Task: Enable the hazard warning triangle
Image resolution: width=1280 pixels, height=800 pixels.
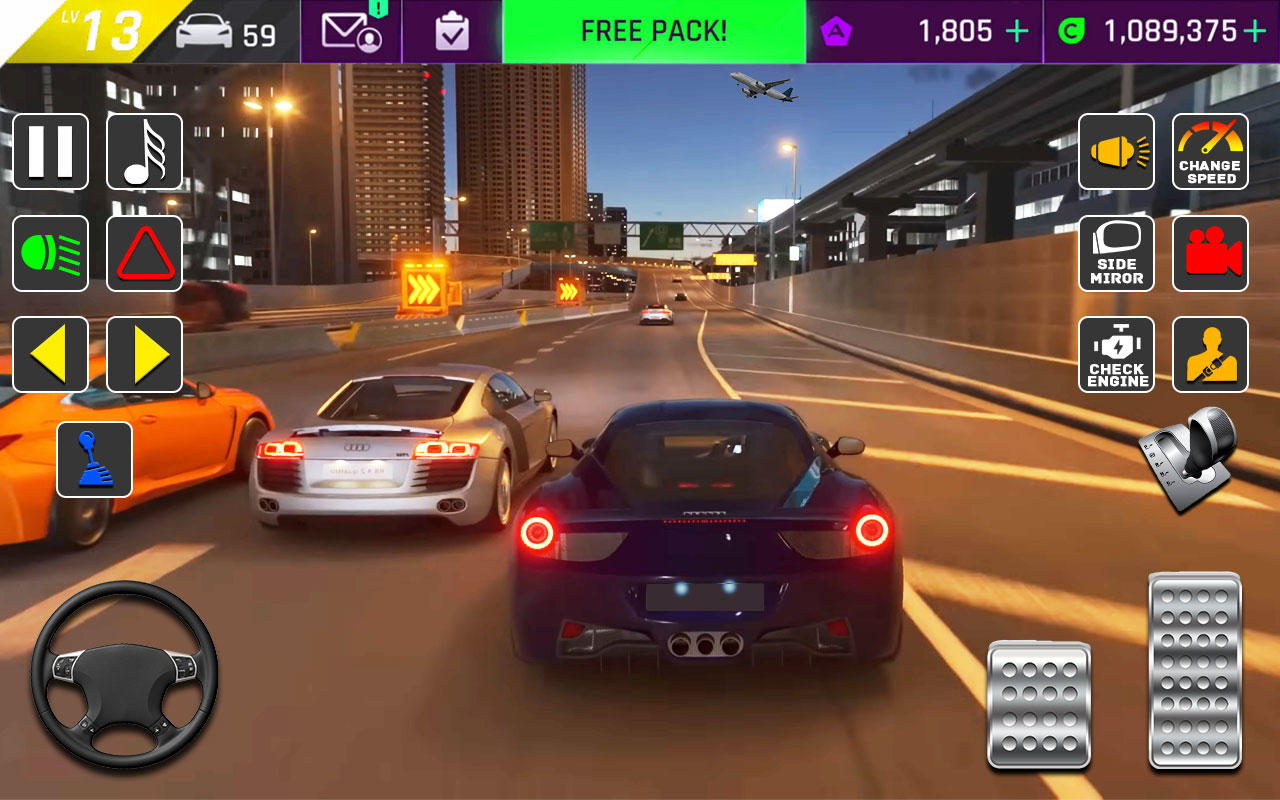Action: (x=145, y=253)
